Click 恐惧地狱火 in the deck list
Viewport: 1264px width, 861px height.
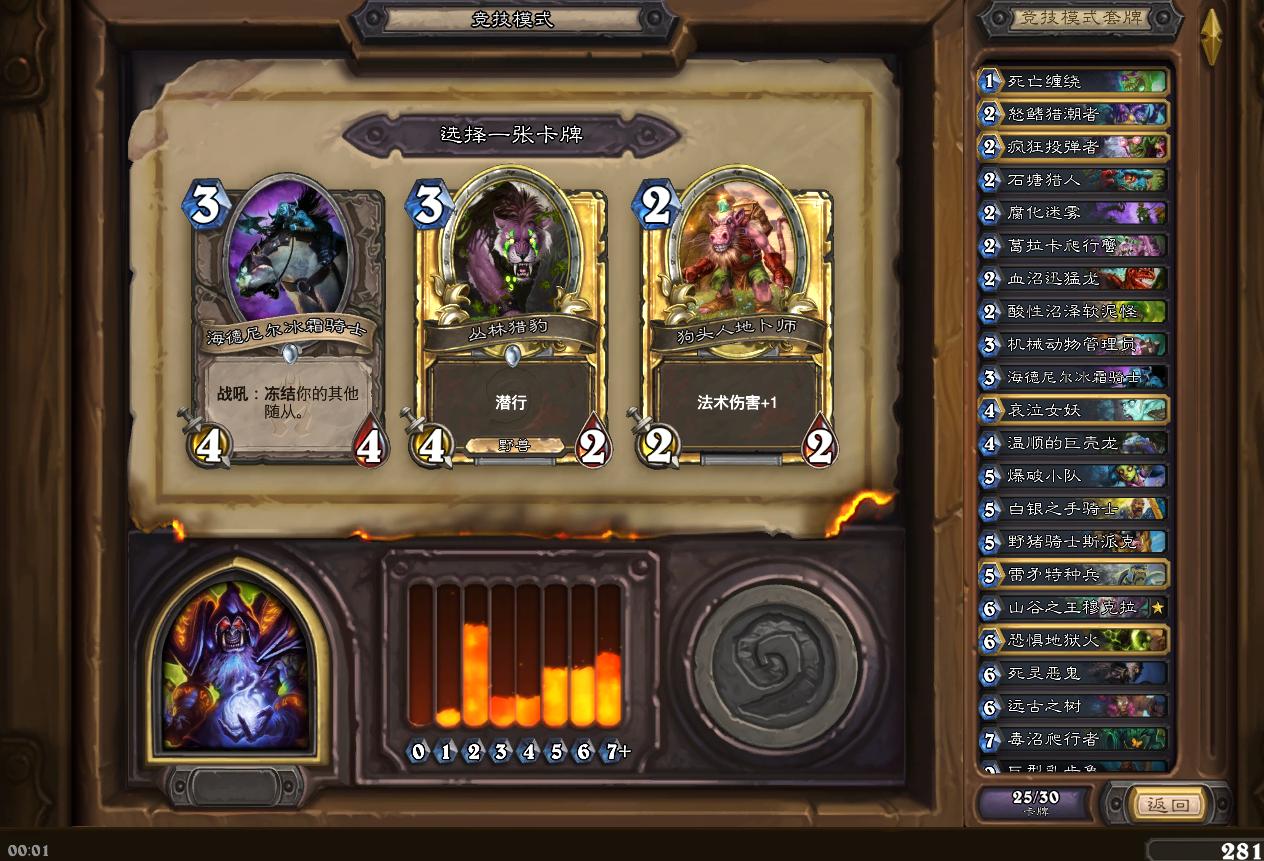pyautogui.click(x=1072, y=641)
